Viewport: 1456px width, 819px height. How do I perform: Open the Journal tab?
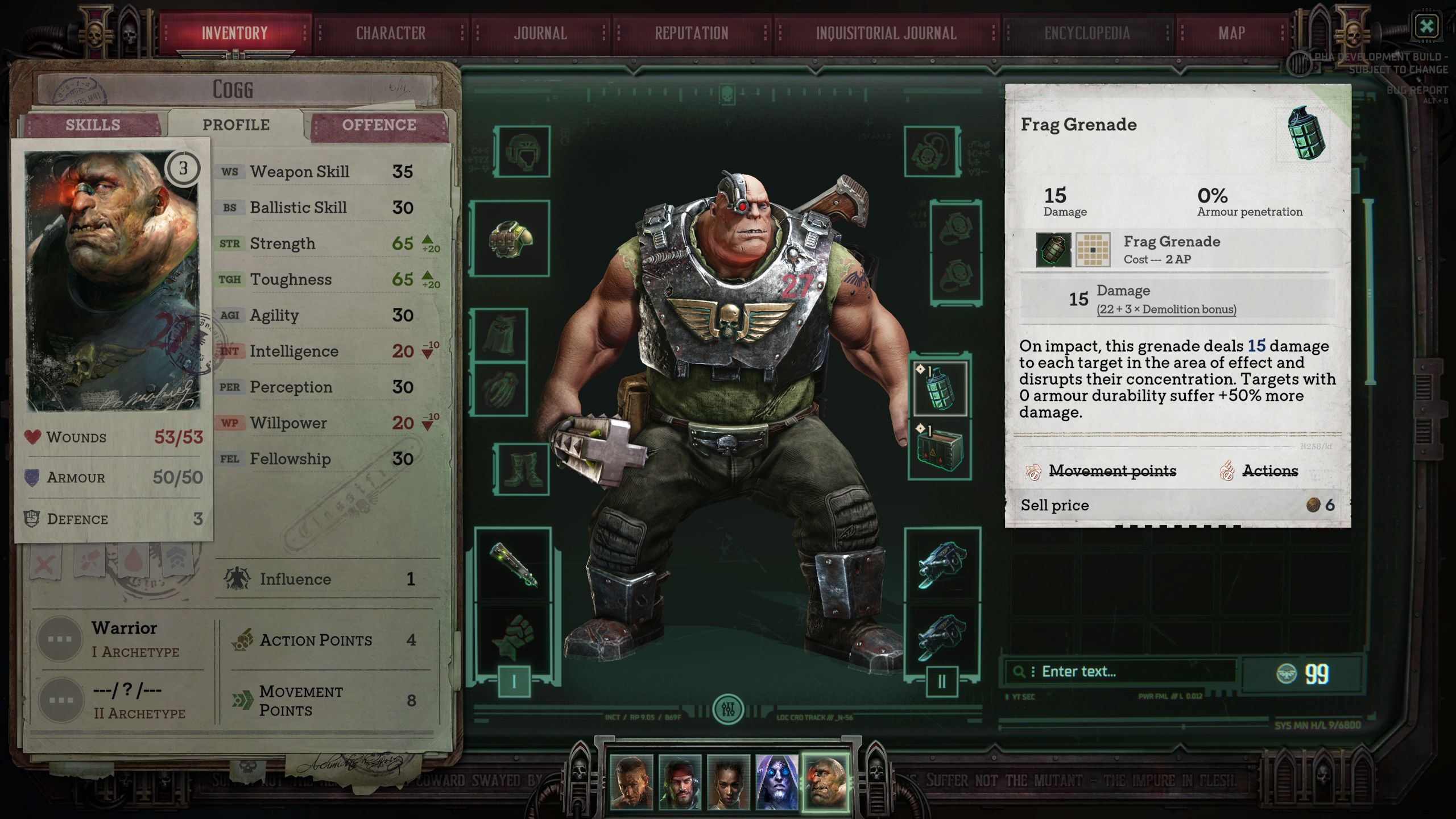[540, 34]
